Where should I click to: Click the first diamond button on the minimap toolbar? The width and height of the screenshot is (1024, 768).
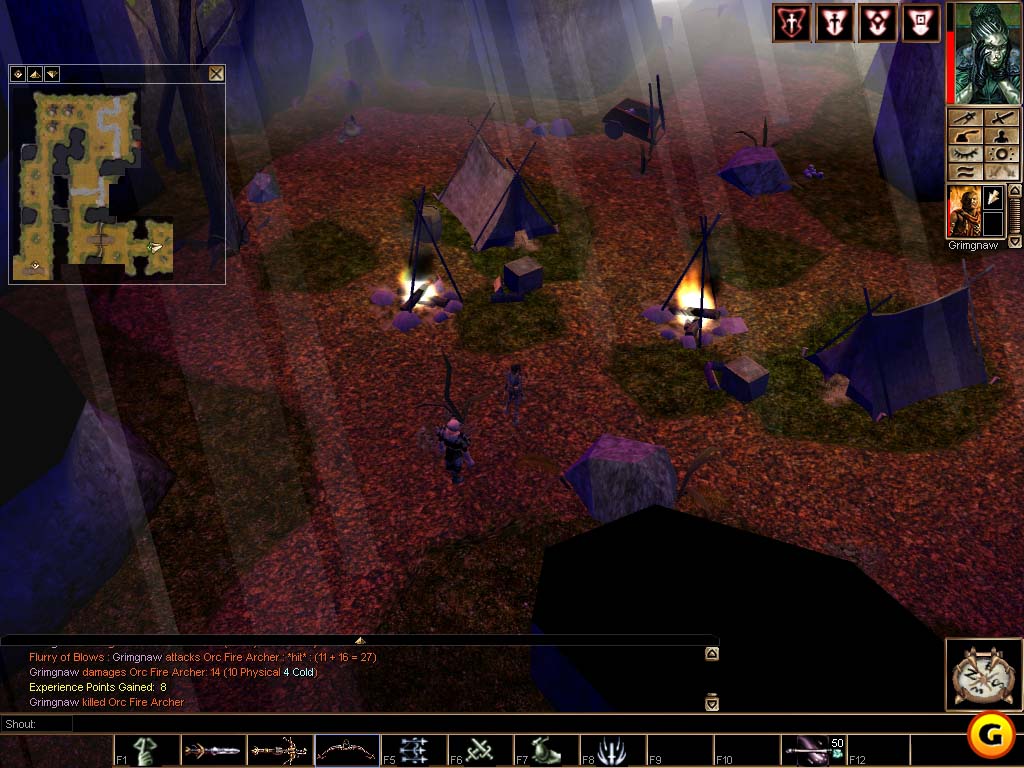coord(18,74)
